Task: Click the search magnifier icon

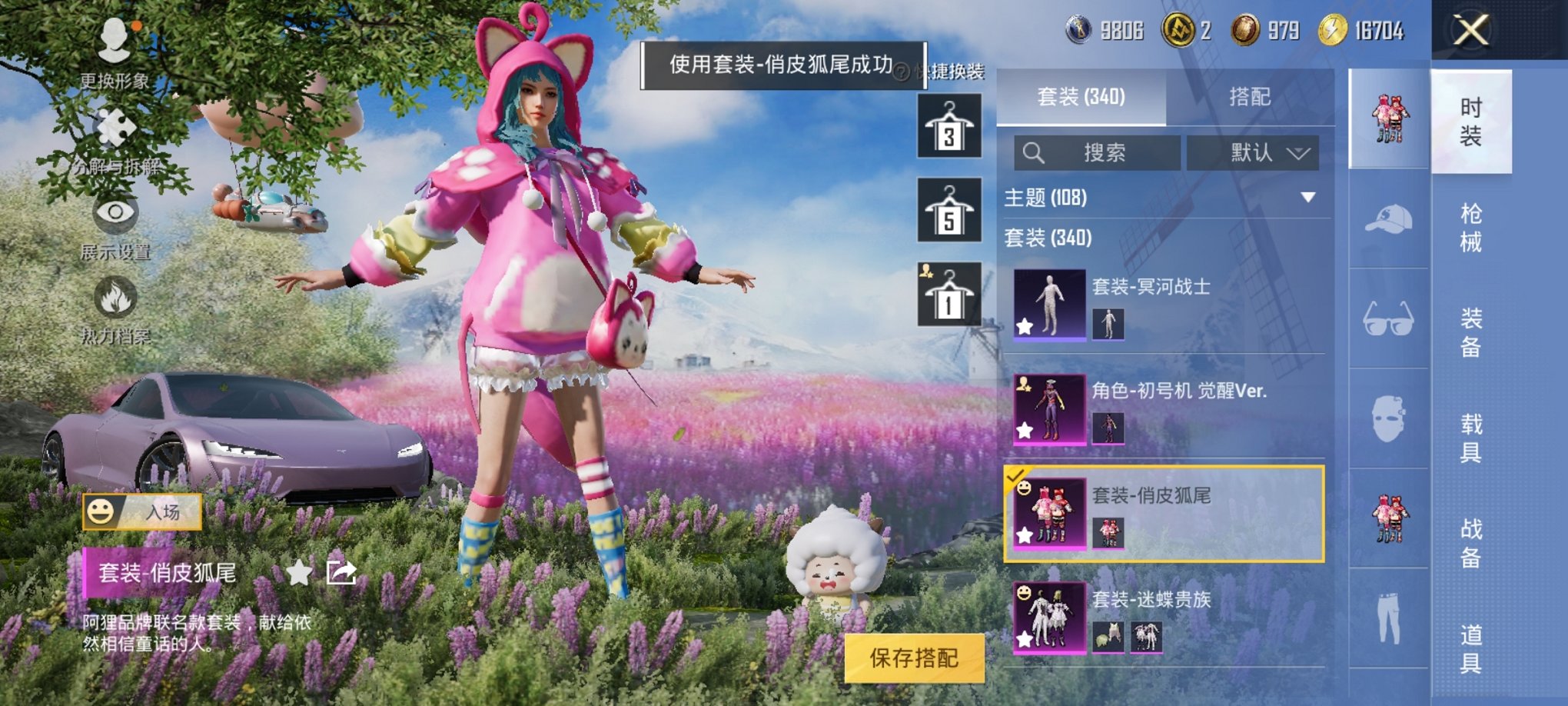Action: [x=1035, y=153]
